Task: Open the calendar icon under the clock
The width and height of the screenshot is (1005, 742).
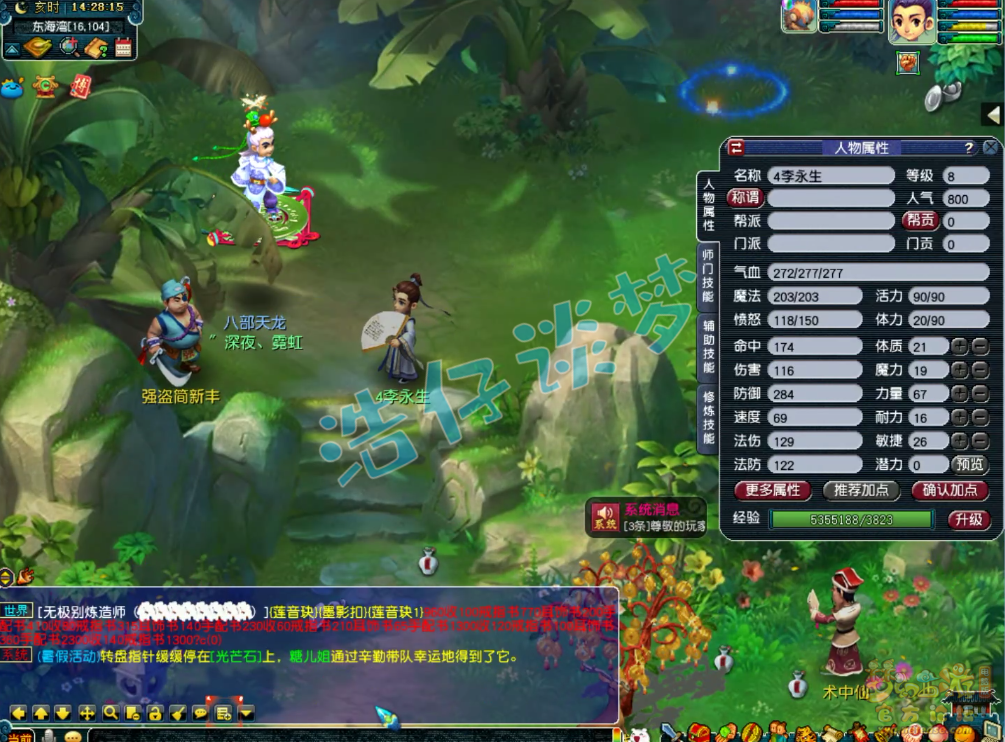Action: (124, 48)
